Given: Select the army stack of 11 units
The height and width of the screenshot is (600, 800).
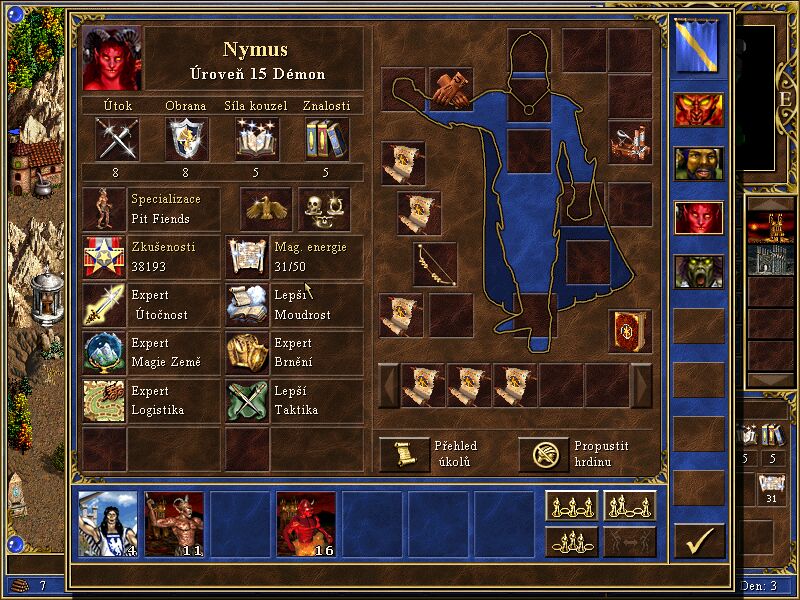Looking at the screenshot, I should pyautogui.click(x=175, y=523).
